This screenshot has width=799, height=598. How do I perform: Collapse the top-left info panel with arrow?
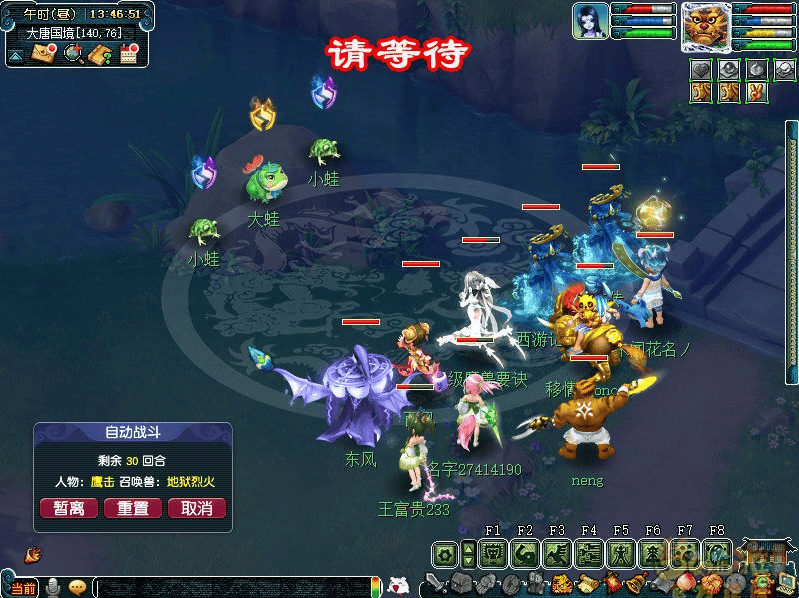coord(17,55)
